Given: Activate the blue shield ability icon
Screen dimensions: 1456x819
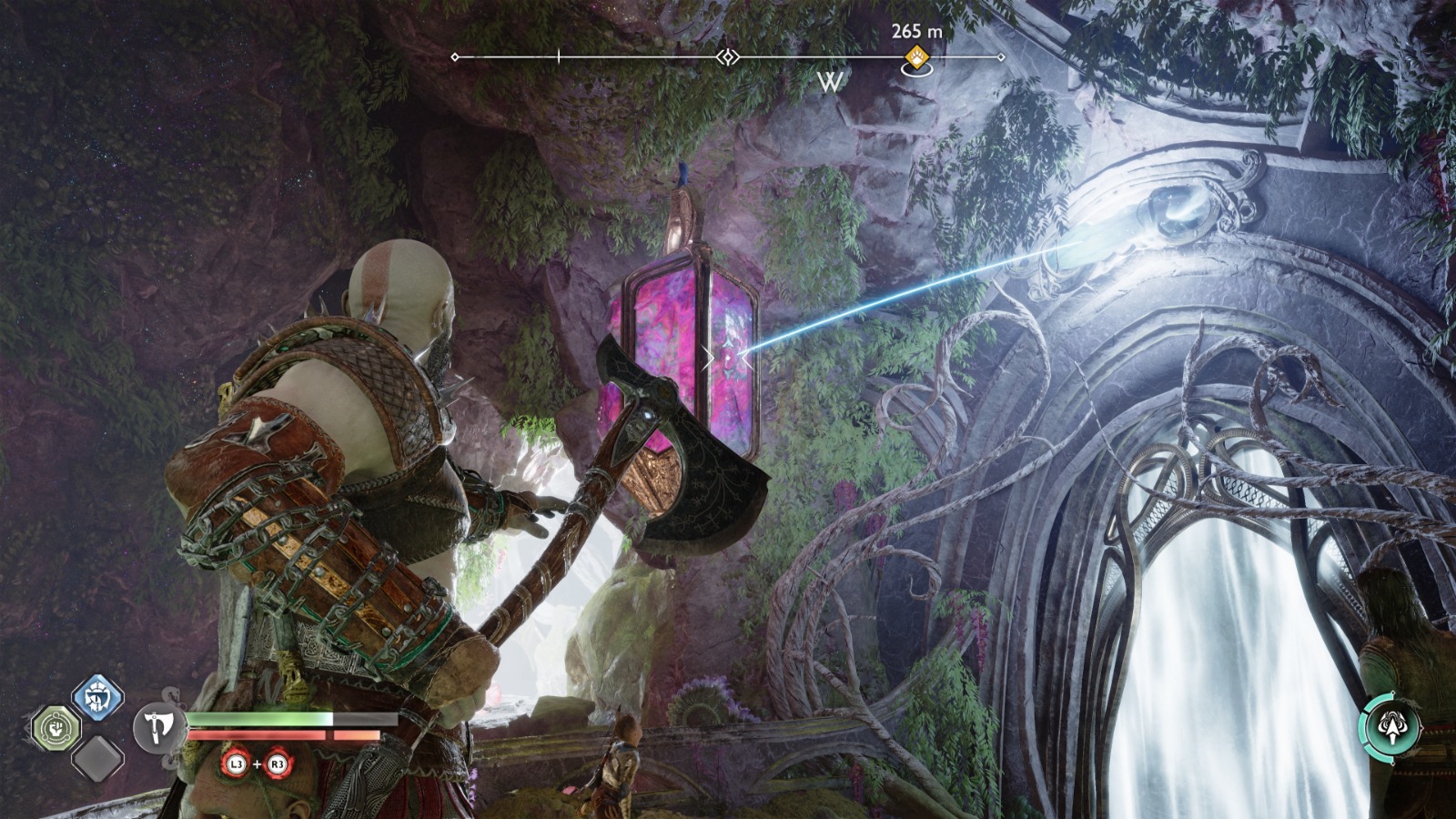Looking at the screenshot, I should click(x=97, y=698).
